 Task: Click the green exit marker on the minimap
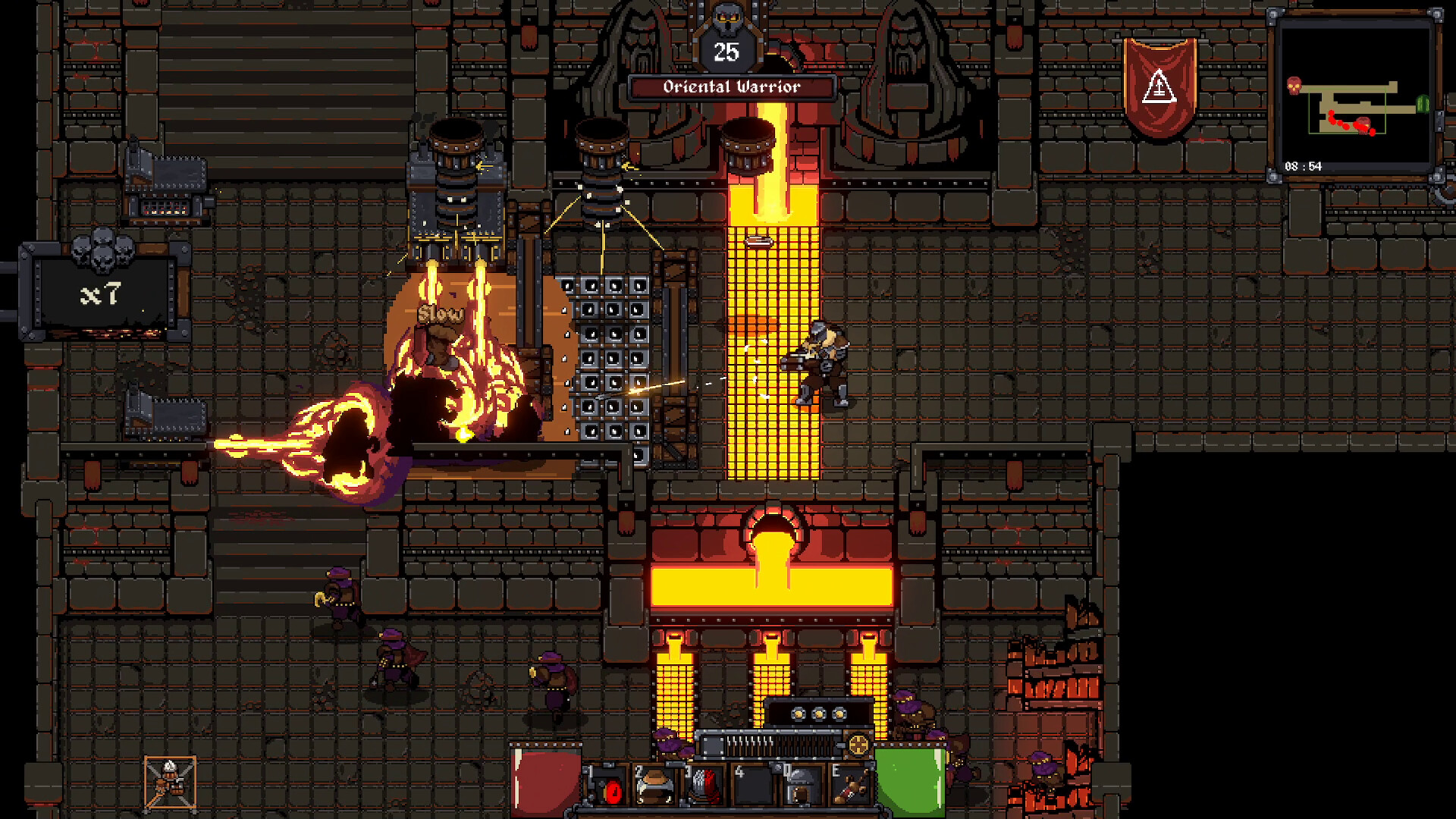coord(1423,104)
